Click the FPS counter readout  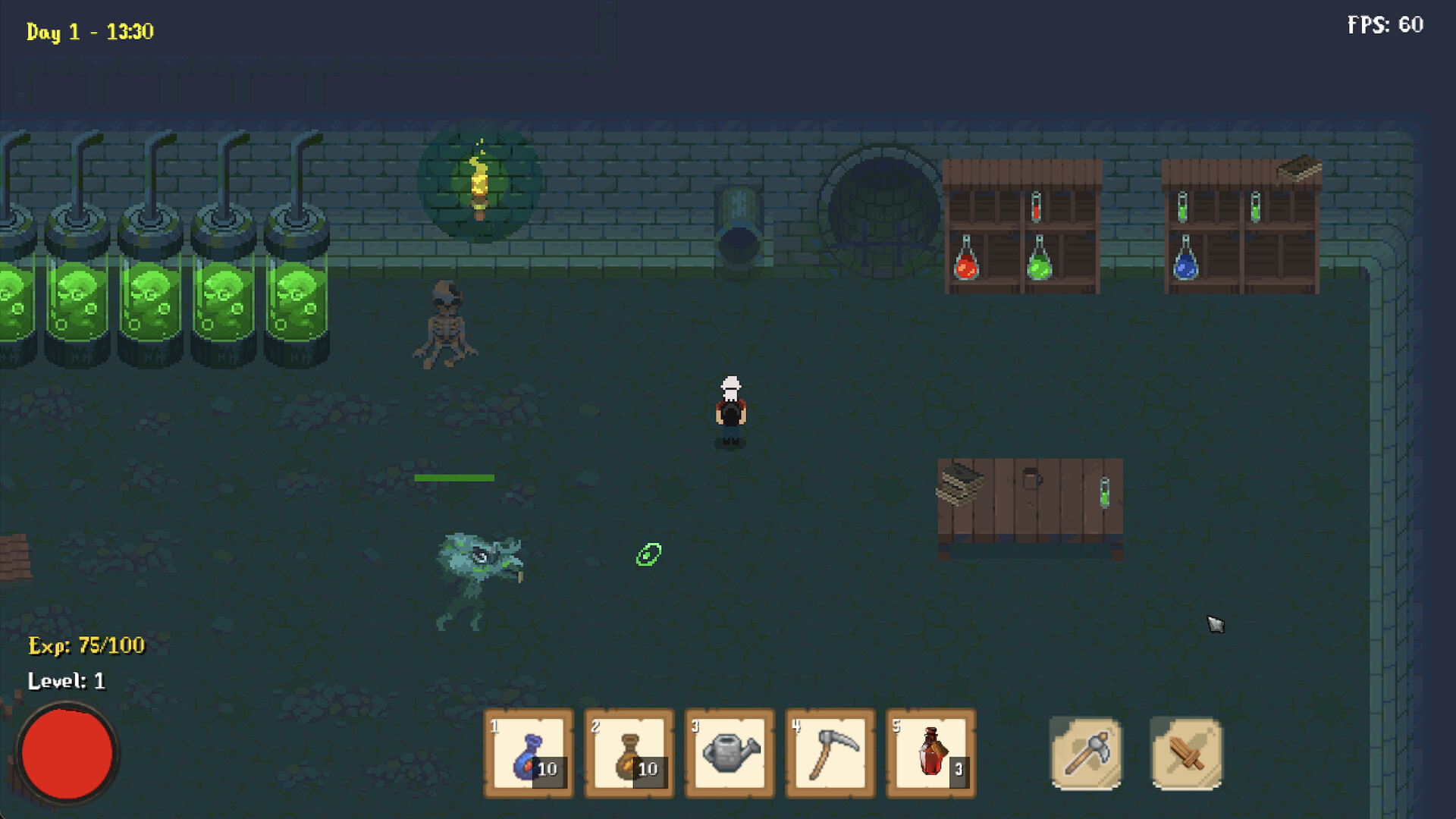(x=1385, y=25)
